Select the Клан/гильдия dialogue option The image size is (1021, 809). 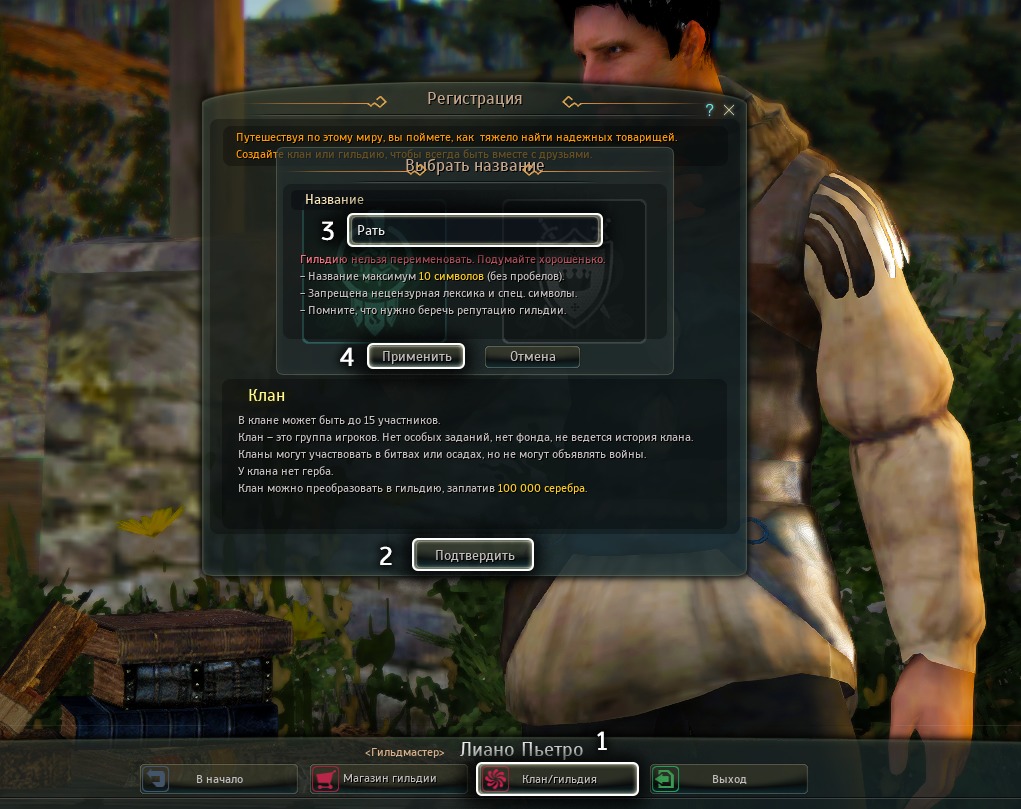[x=557, y=778]
